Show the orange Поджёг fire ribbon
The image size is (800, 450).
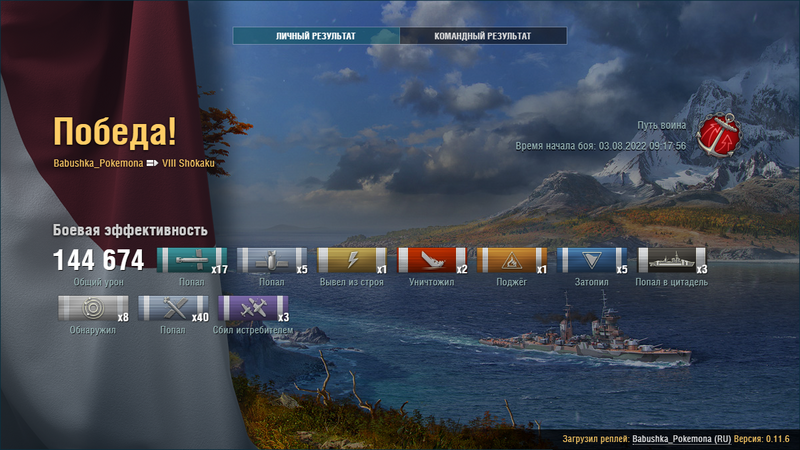[x=508, y=261]
